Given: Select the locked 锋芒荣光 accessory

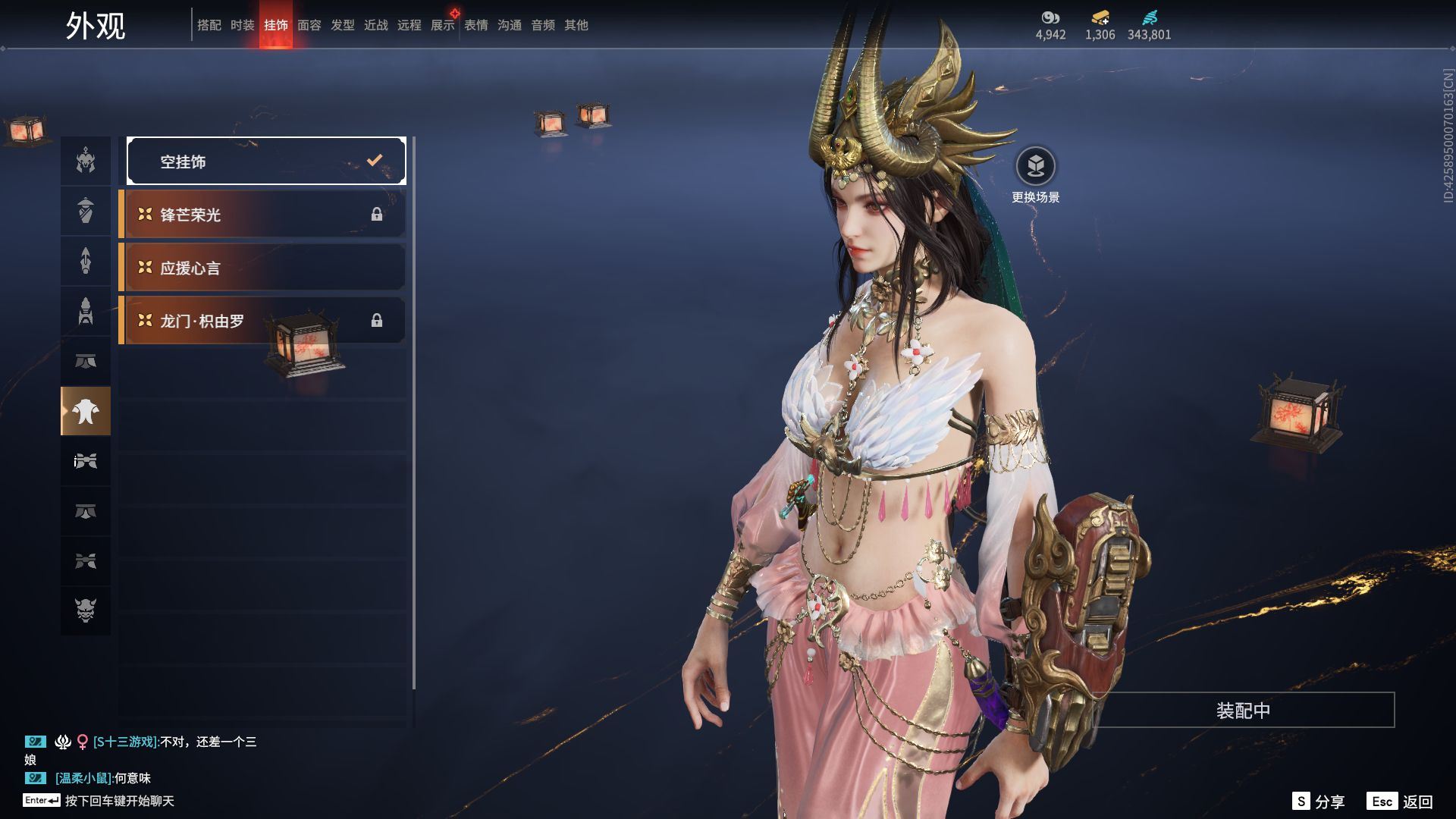Looking at the screenshot, I should pyautogui.click(x=262, y=215).
